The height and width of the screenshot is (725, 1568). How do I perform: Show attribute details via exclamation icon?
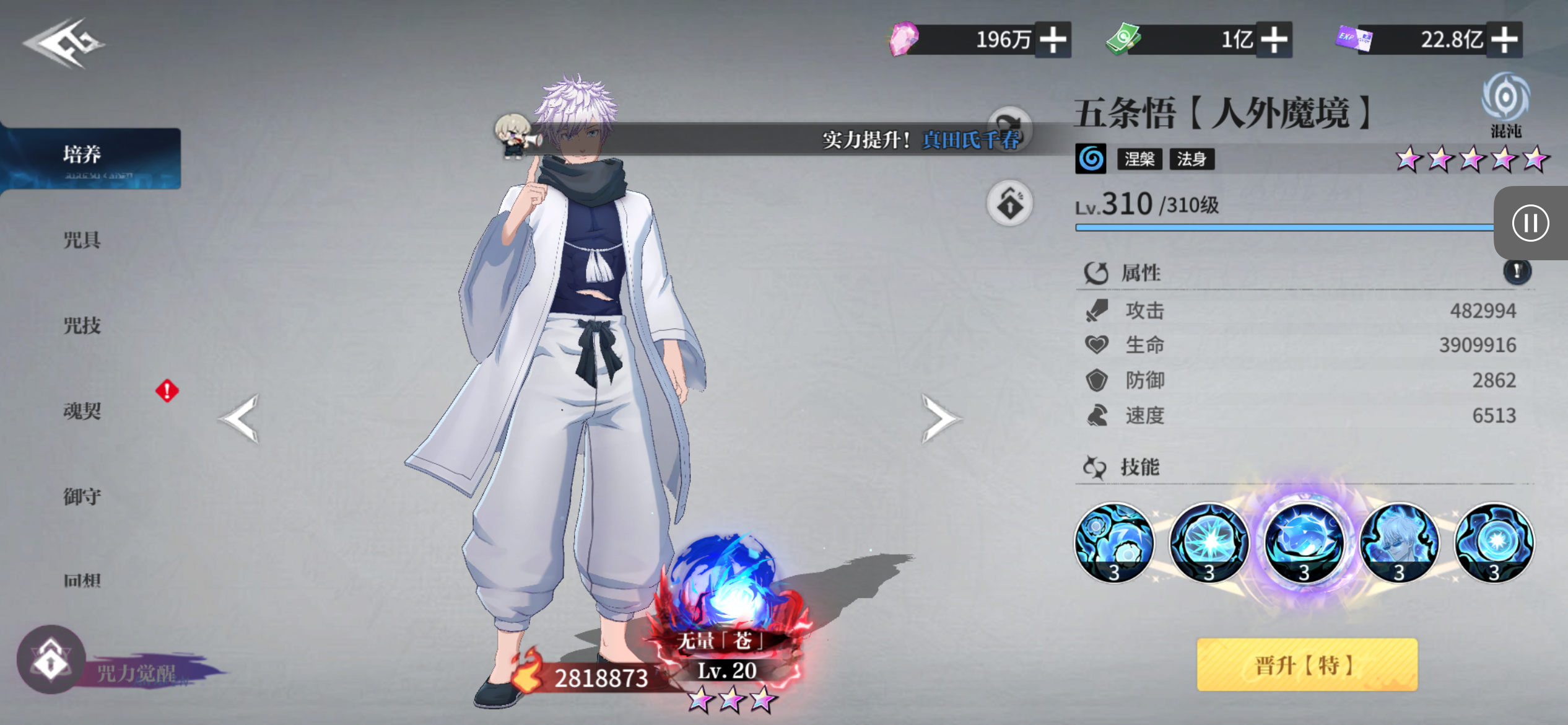(1517, 271)
